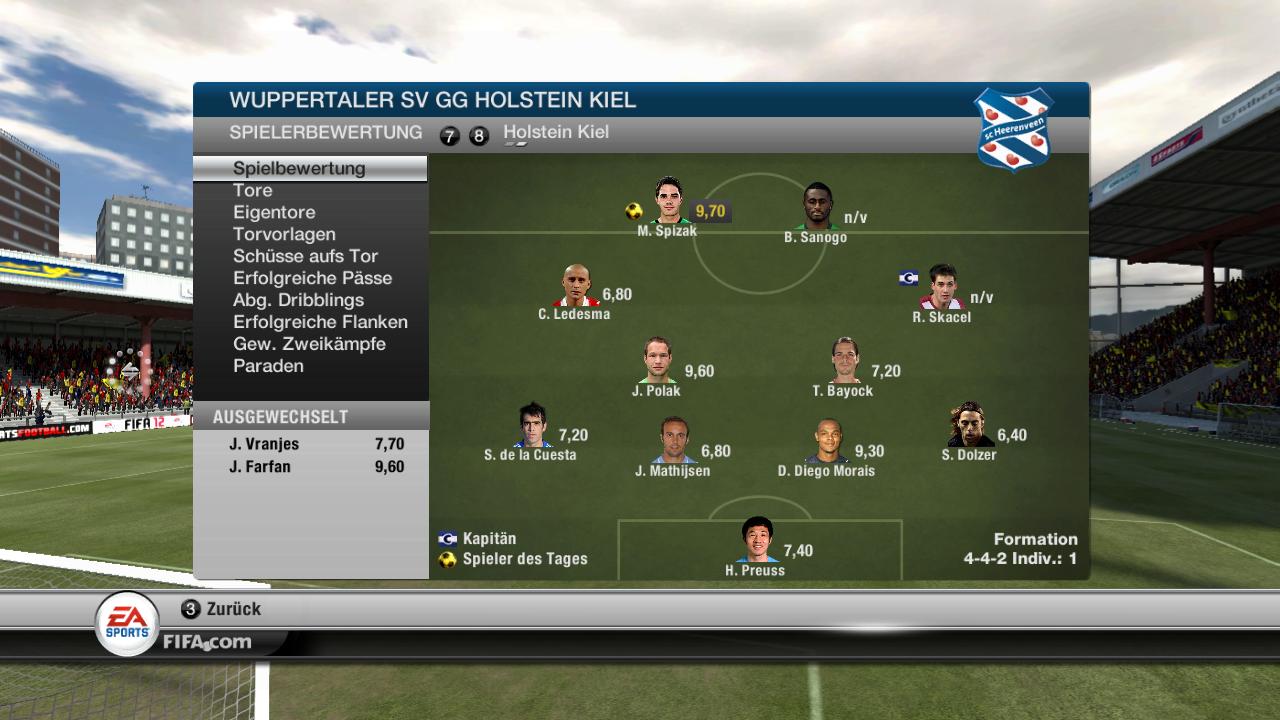The image size is (1280, 720).
Task: Pick J. Polak's player portrait
Action: click(657, 361)
